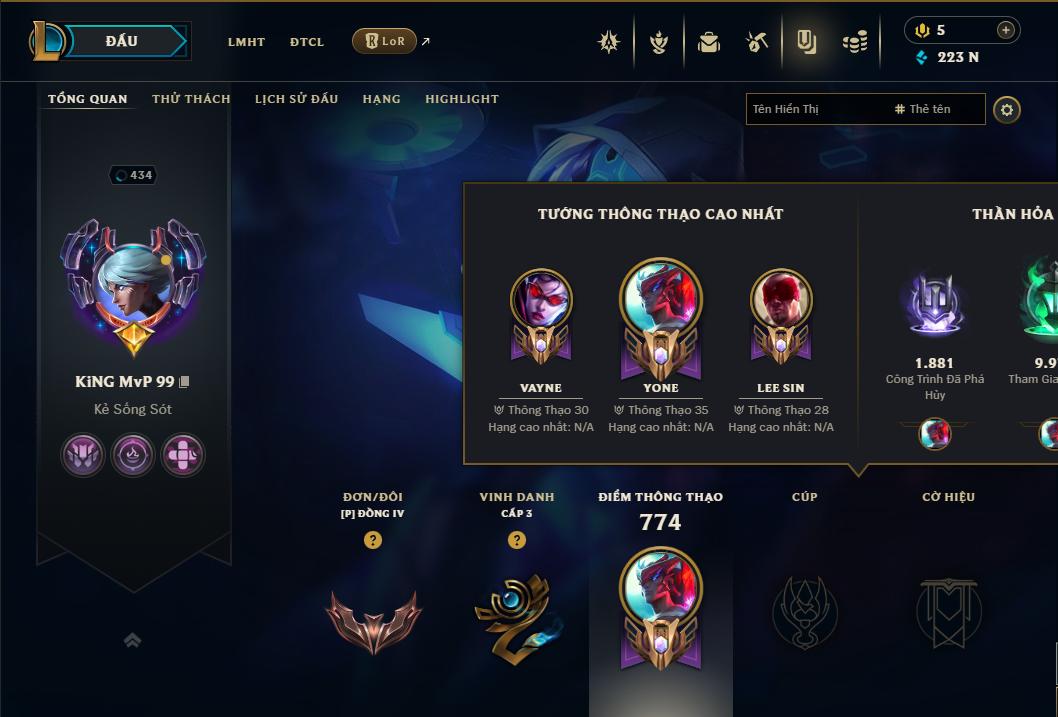Switch to the THỬ THÁCH tab
The image size is (1058, 717).
[x=191, y=99]
